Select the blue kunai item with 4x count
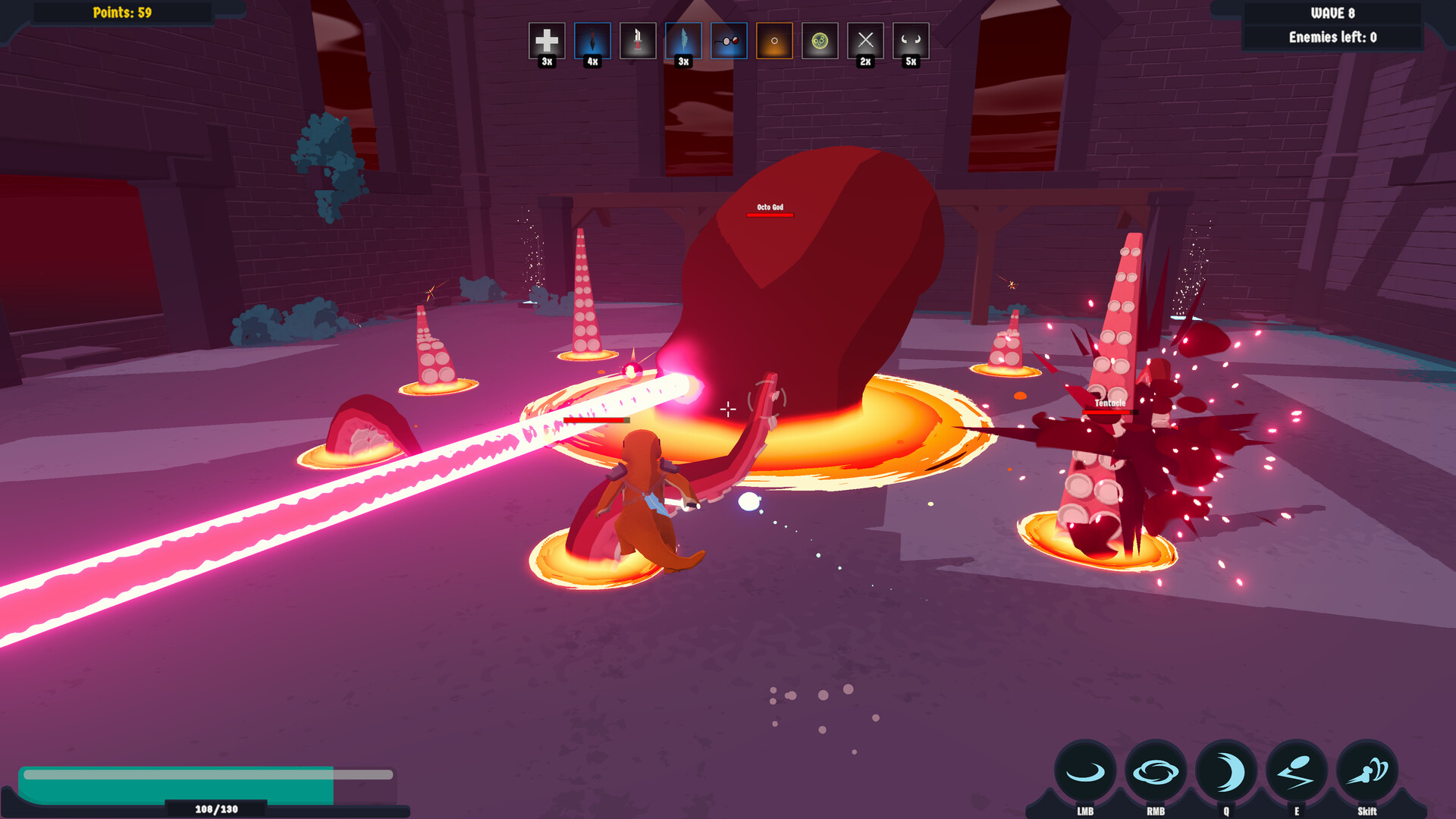This screenshot has width=1456, height=819. [x=593, y=40]
